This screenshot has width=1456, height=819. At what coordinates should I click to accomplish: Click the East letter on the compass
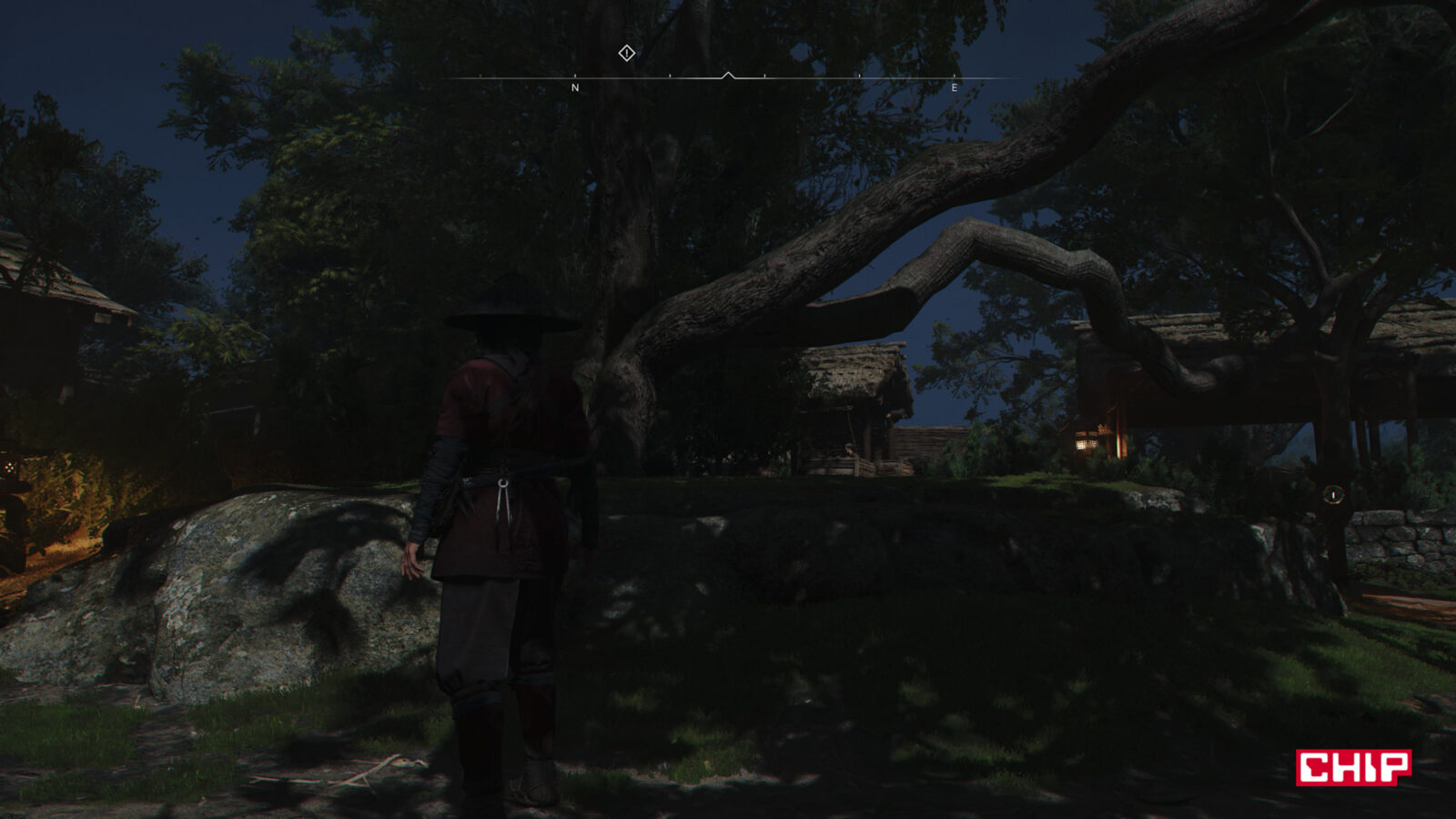[954, 88]
